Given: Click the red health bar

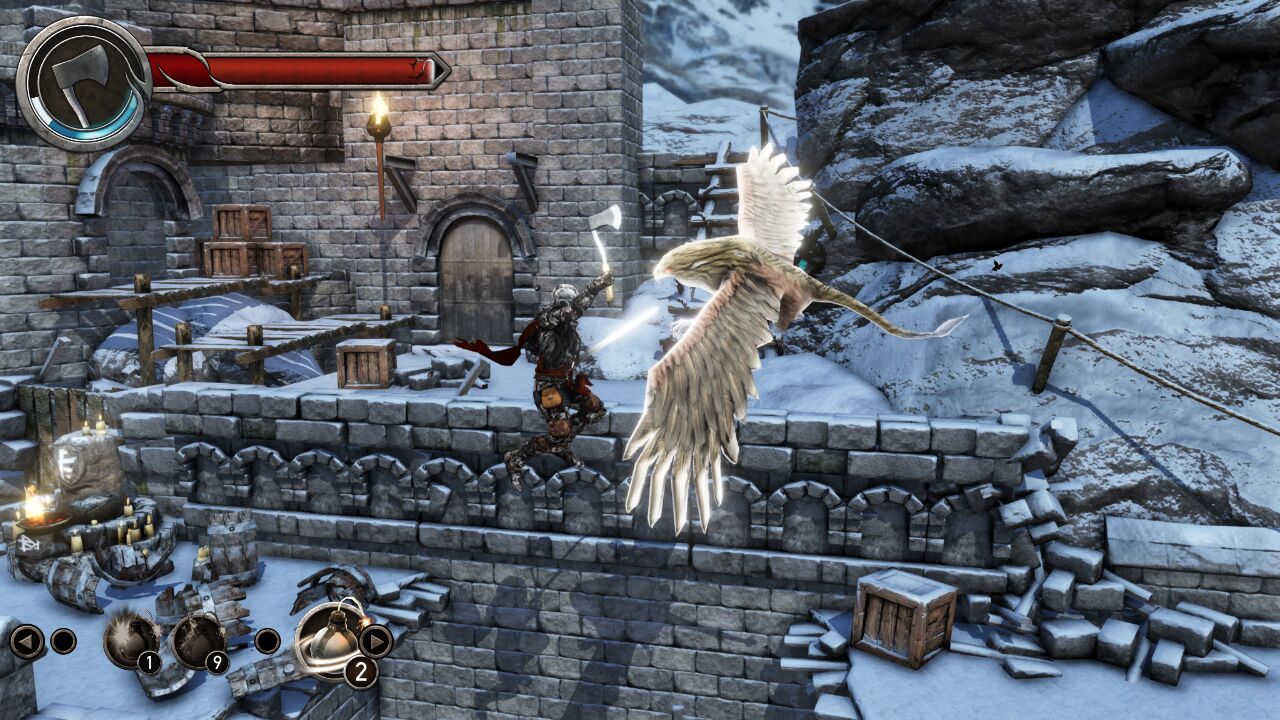Looking at the screenshot, I should pyautogui.click(x=300, y=70).
